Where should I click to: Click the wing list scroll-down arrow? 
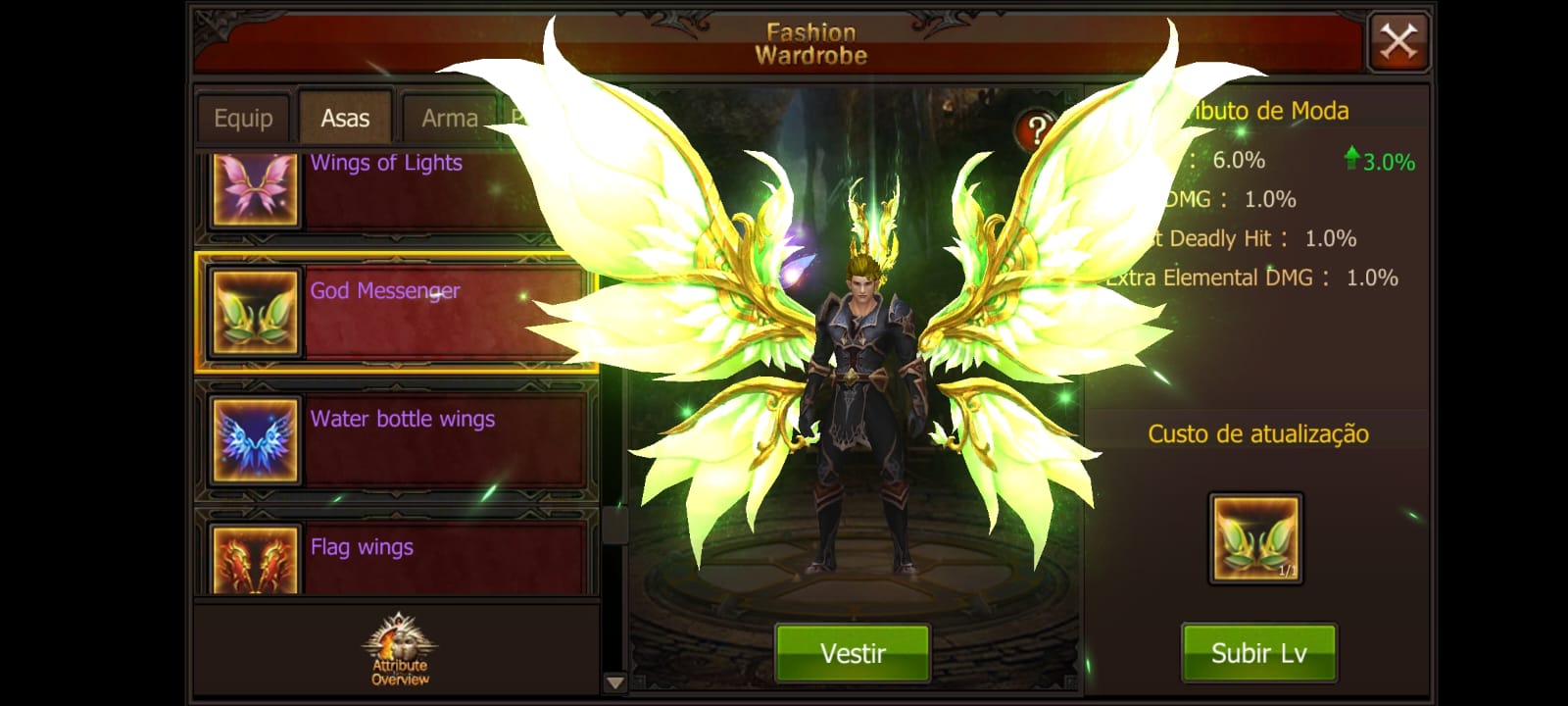tap(614, 682)
